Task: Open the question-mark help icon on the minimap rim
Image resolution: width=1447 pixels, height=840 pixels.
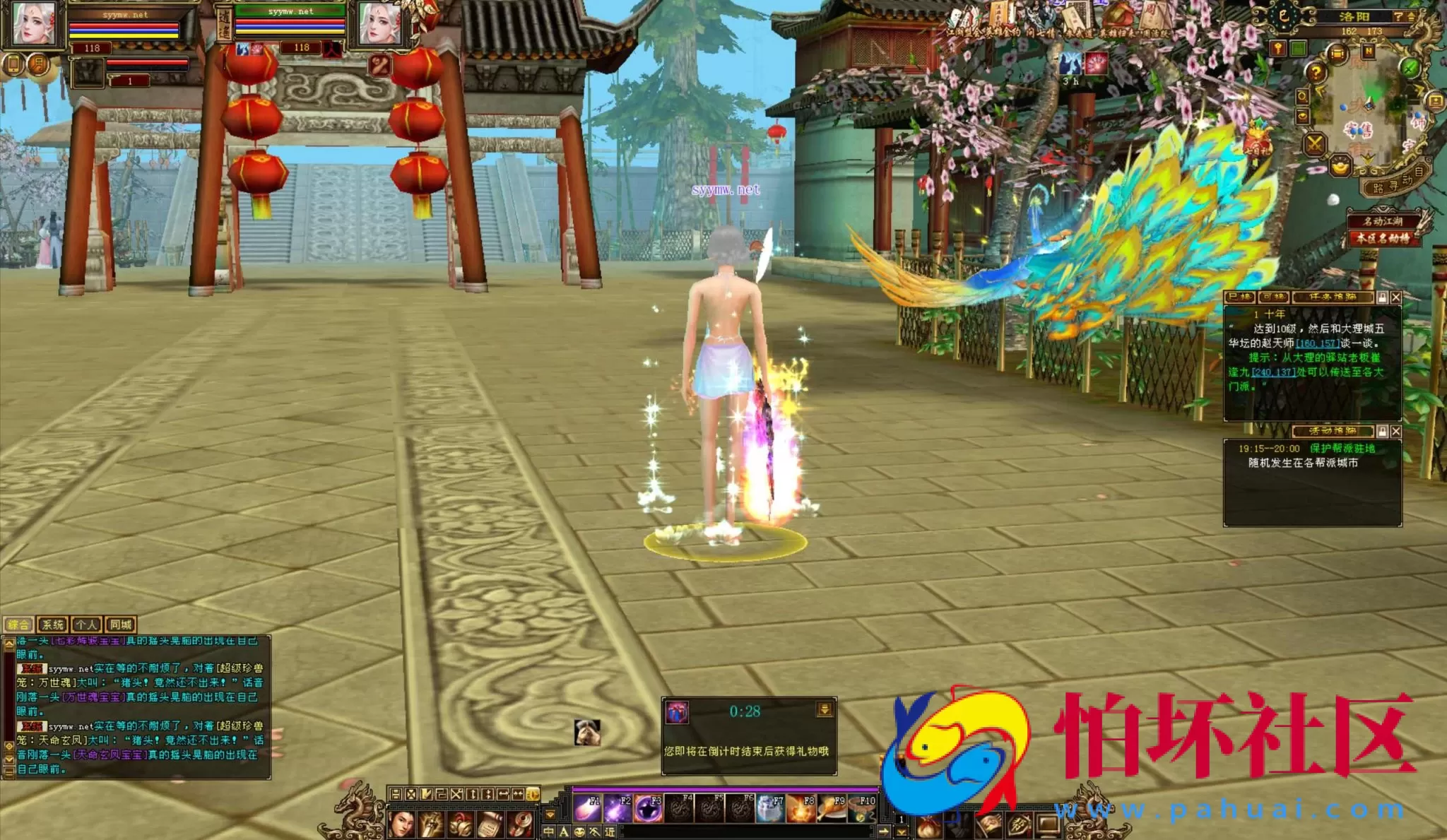Action: pos(1316,71)
